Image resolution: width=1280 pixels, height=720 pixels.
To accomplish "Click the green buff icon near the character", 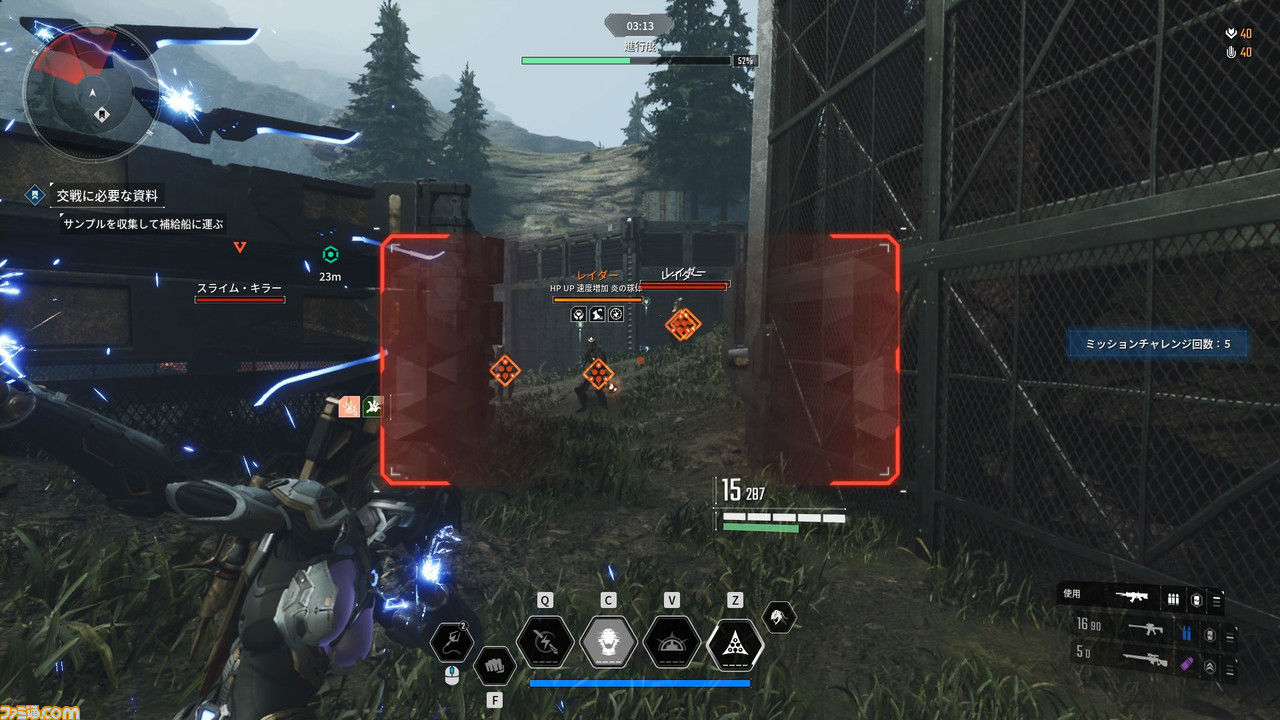I will tap(373, 406).
